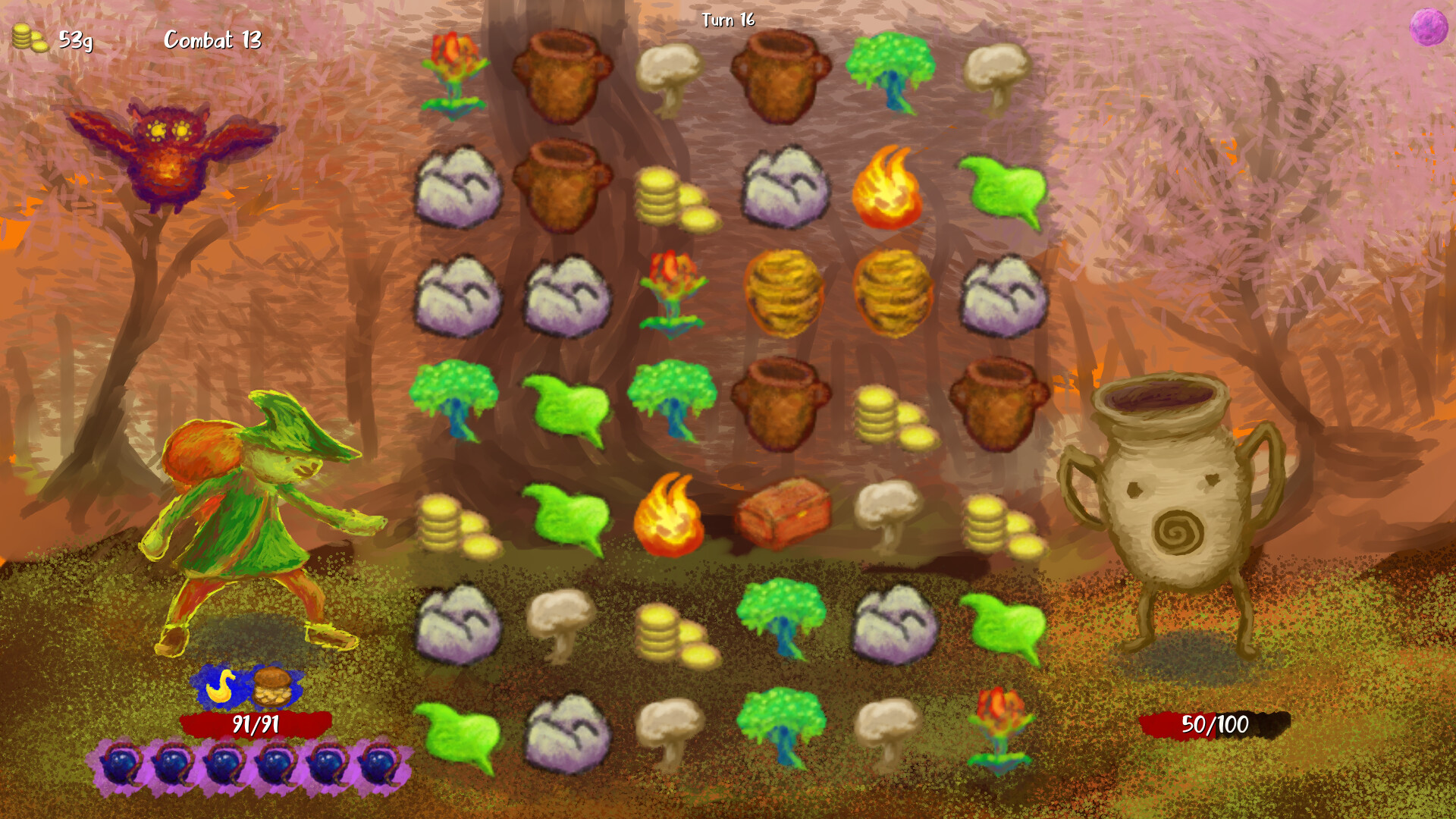The width and height of the screenshot is (1456, 819).
Task: Toggle the duck item in the inventory slot
Action: pyautogui.click(x=220, y=686)
